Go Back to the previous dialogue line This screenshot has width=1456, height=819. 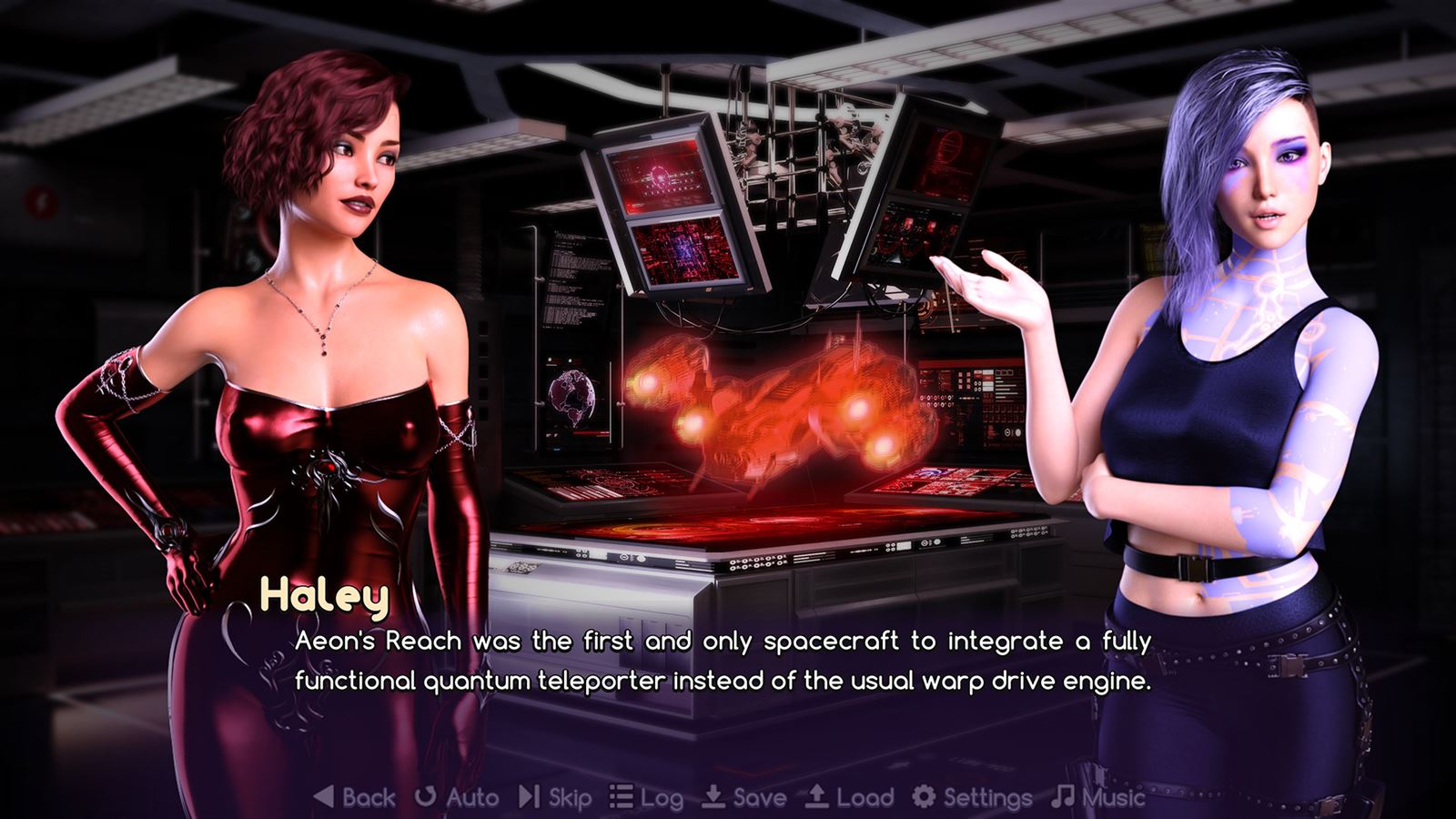click(355, 797)
